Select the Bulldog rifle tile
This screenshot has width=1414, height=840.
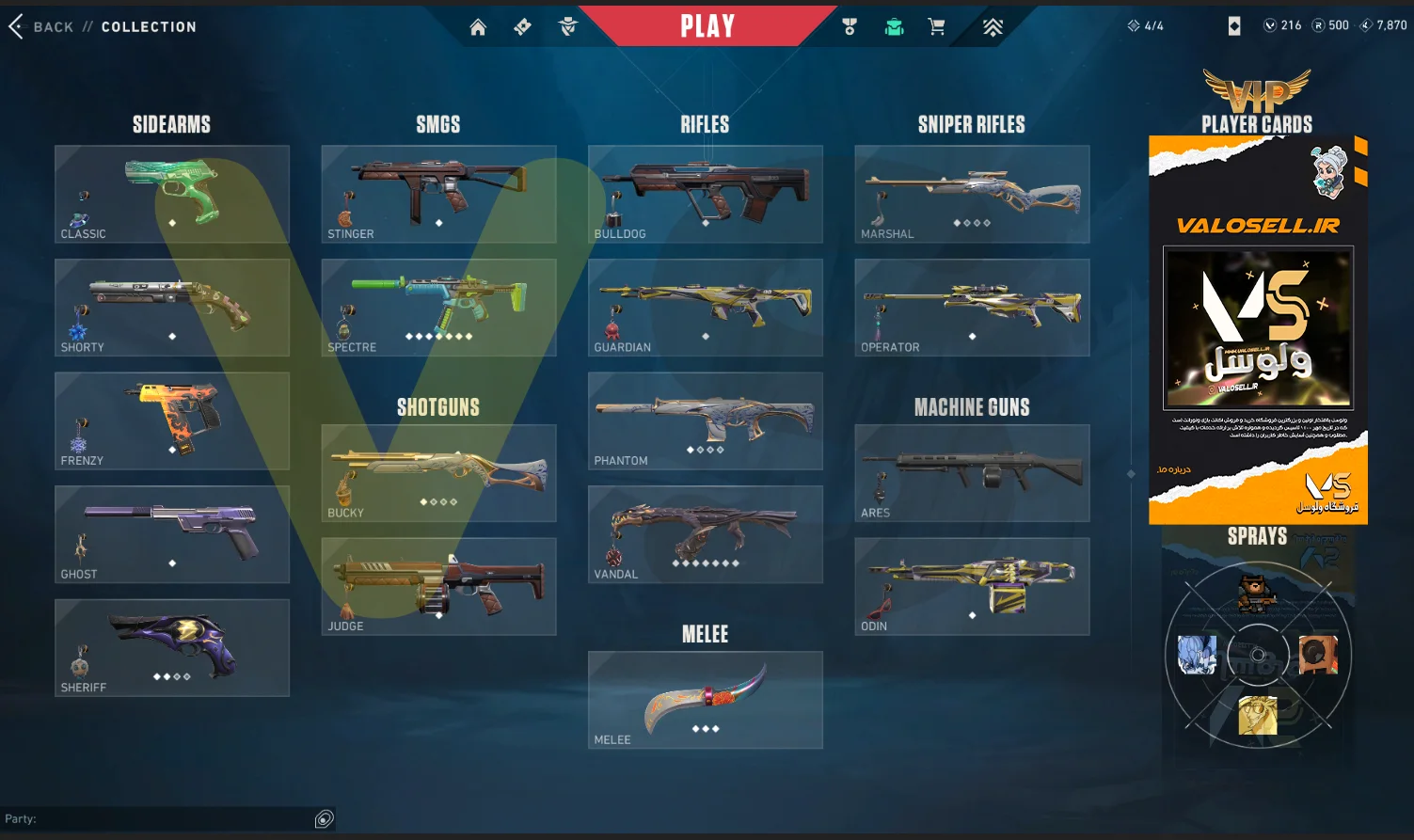point(706,194)
